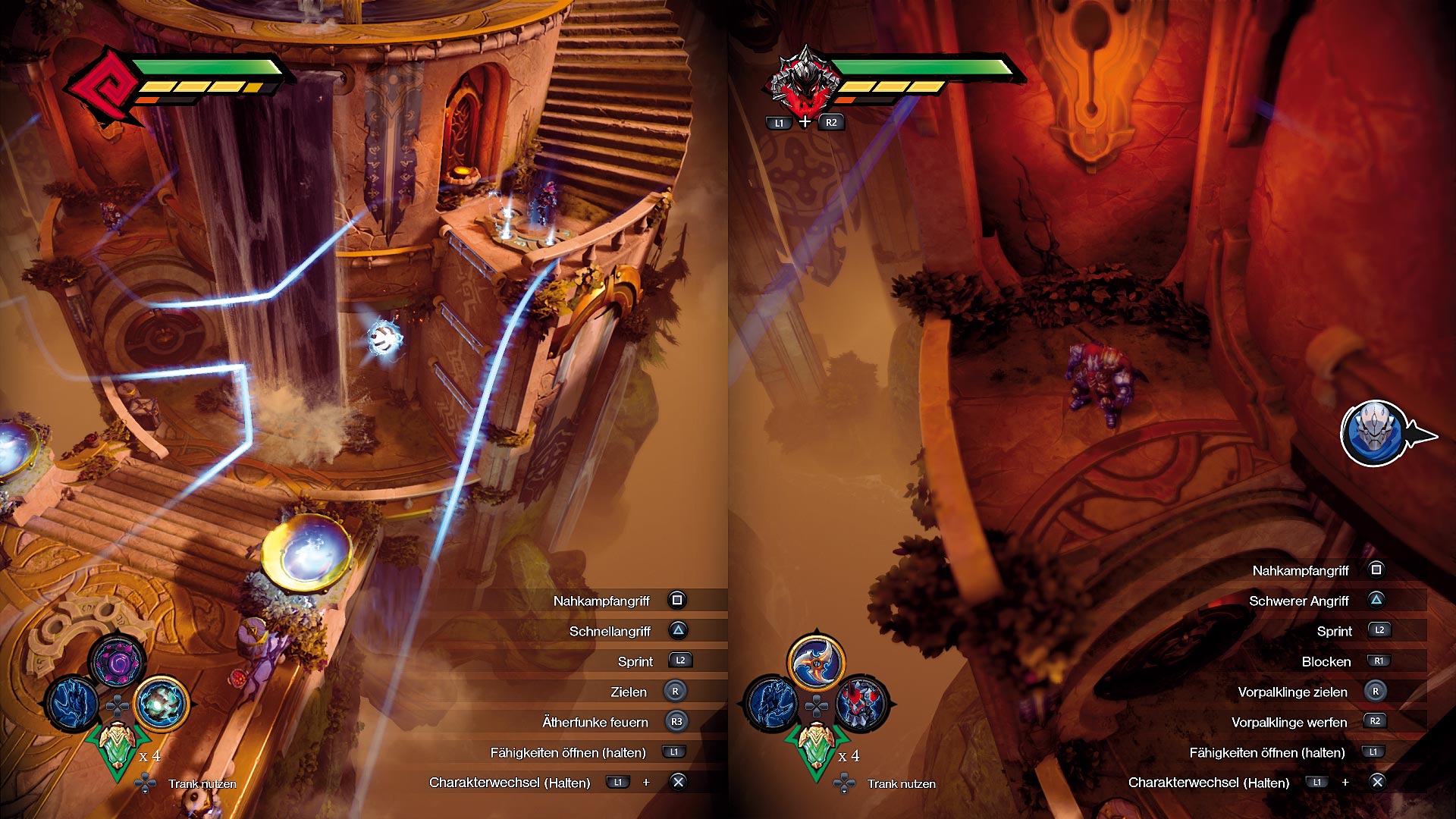Viewport: 1456px width, 819px height.
Task: Select War's Vorpal Blade ability icon
Action: point(816,661)
